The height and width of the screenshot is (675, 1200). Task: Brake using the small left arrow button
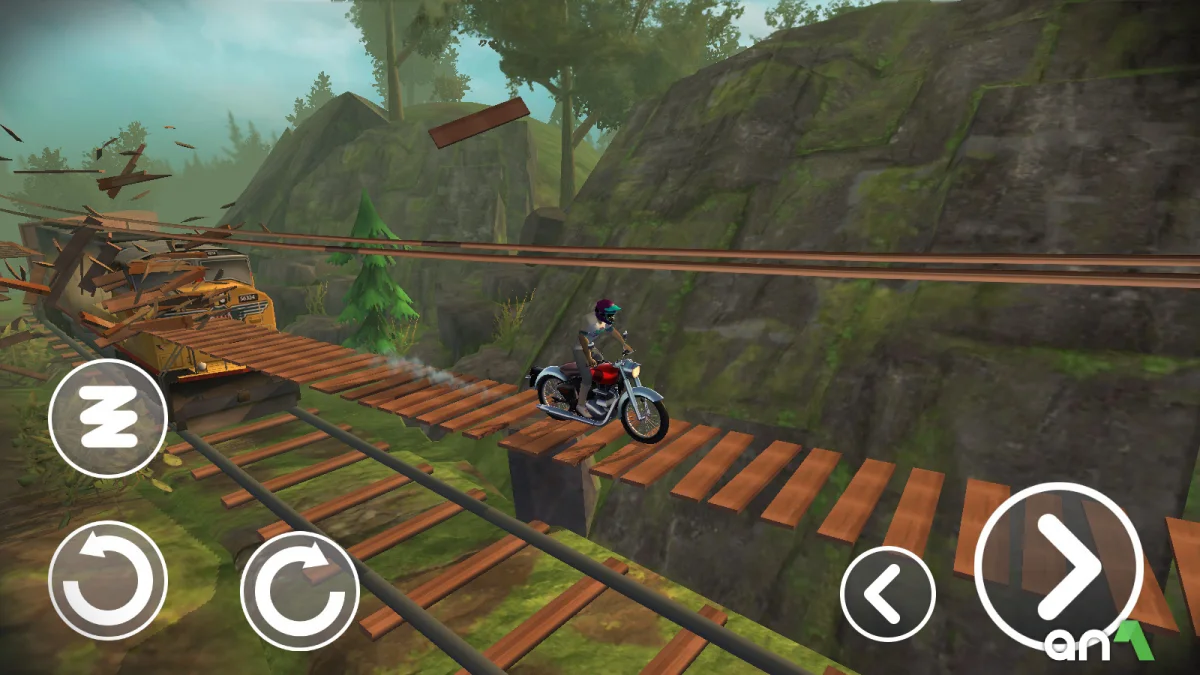tap(888, 594)
